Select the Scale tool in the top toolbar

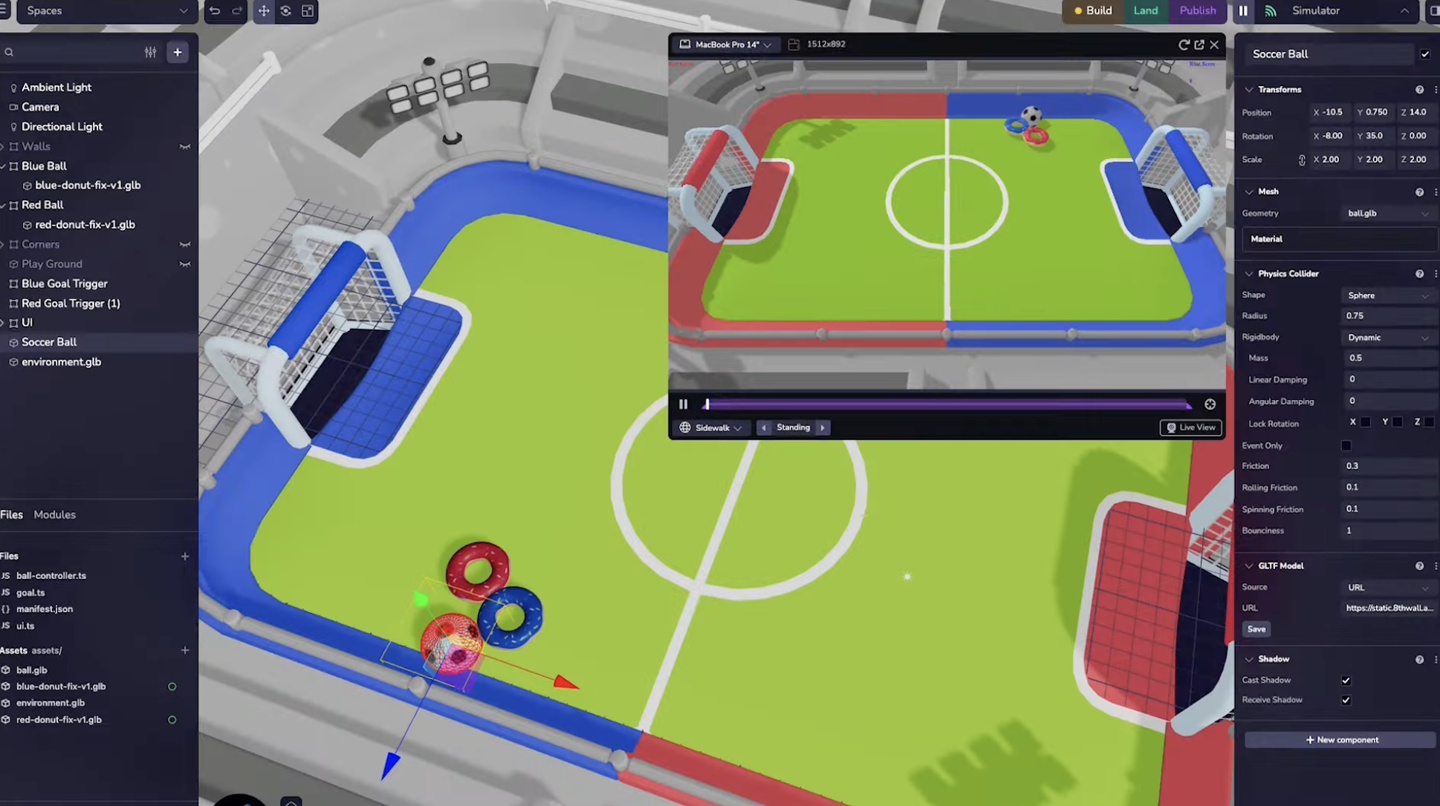(308, 10)
